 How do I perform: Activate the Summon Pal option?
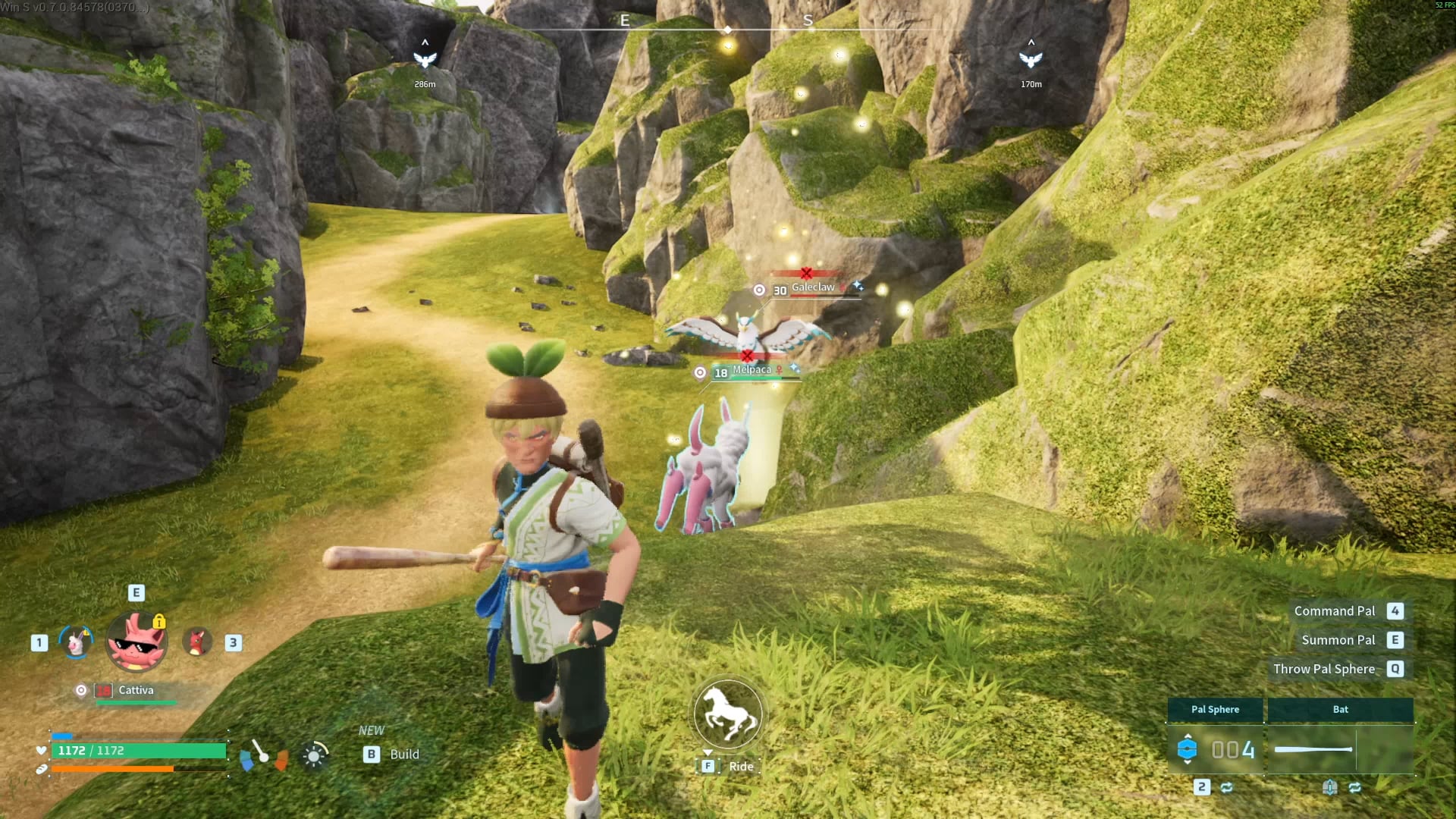pyautogui.click(x=1338, y=640)
